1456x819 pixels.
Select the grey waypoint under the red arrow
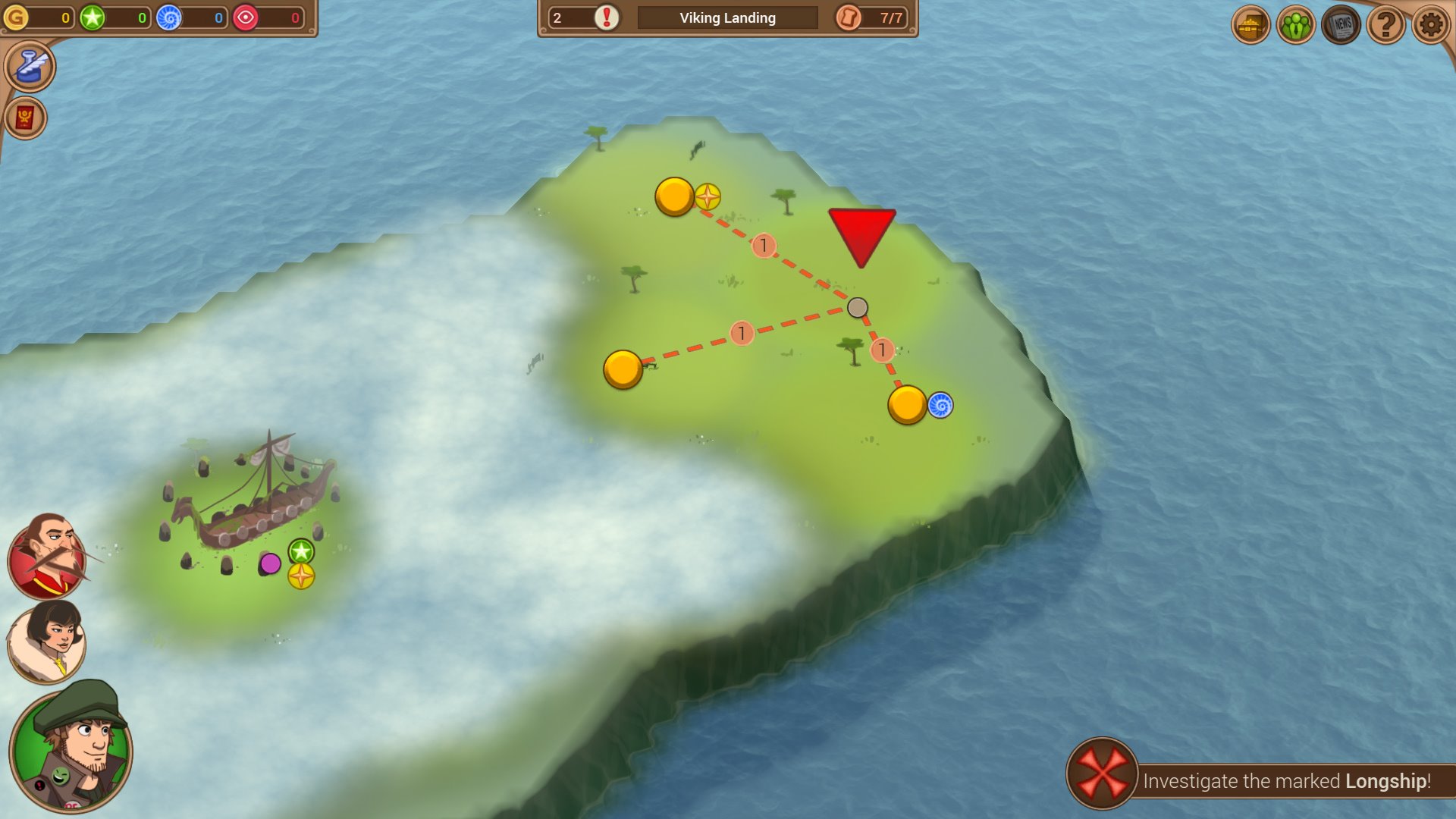[858, 307]
